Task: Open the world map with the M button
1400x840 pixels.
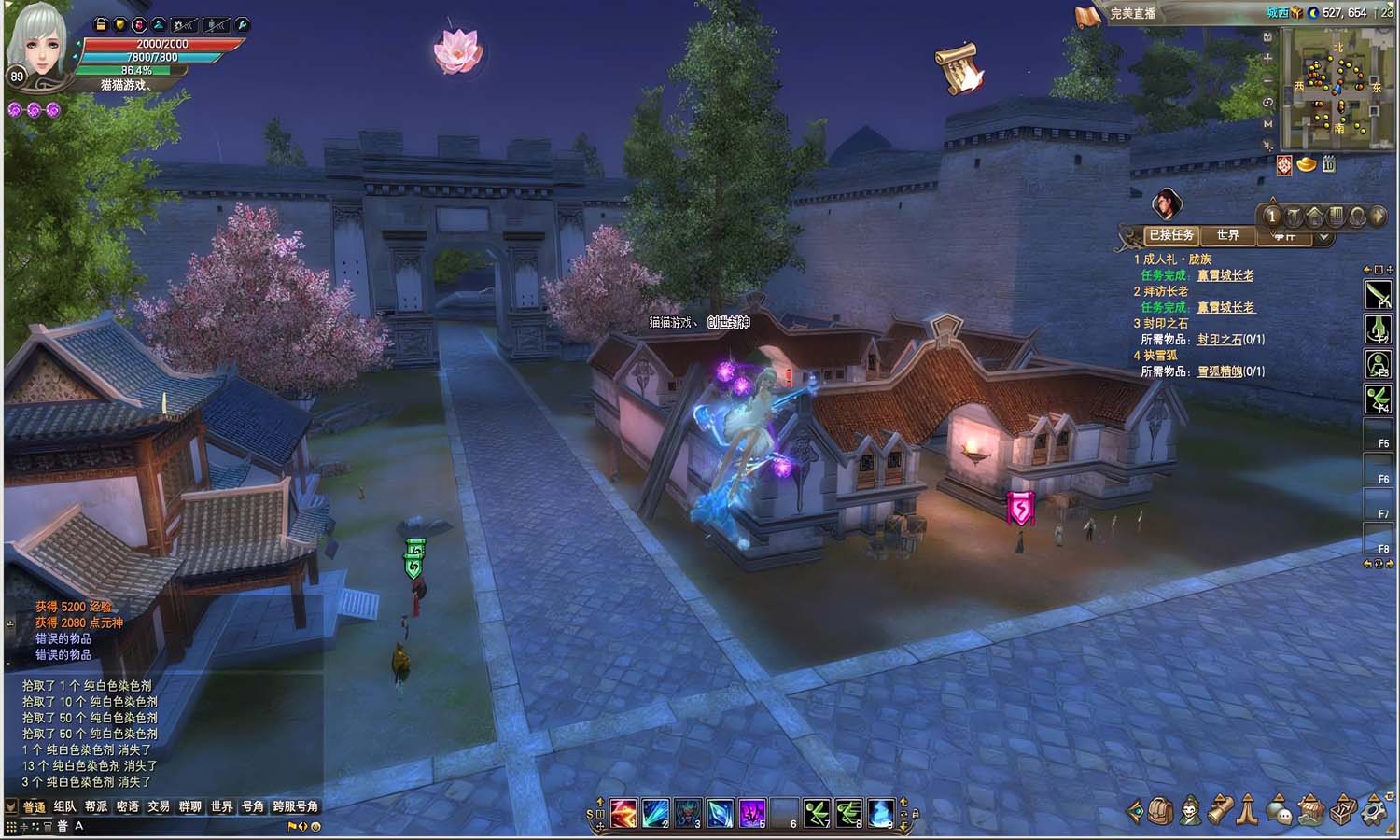Action: (1267, 124)
